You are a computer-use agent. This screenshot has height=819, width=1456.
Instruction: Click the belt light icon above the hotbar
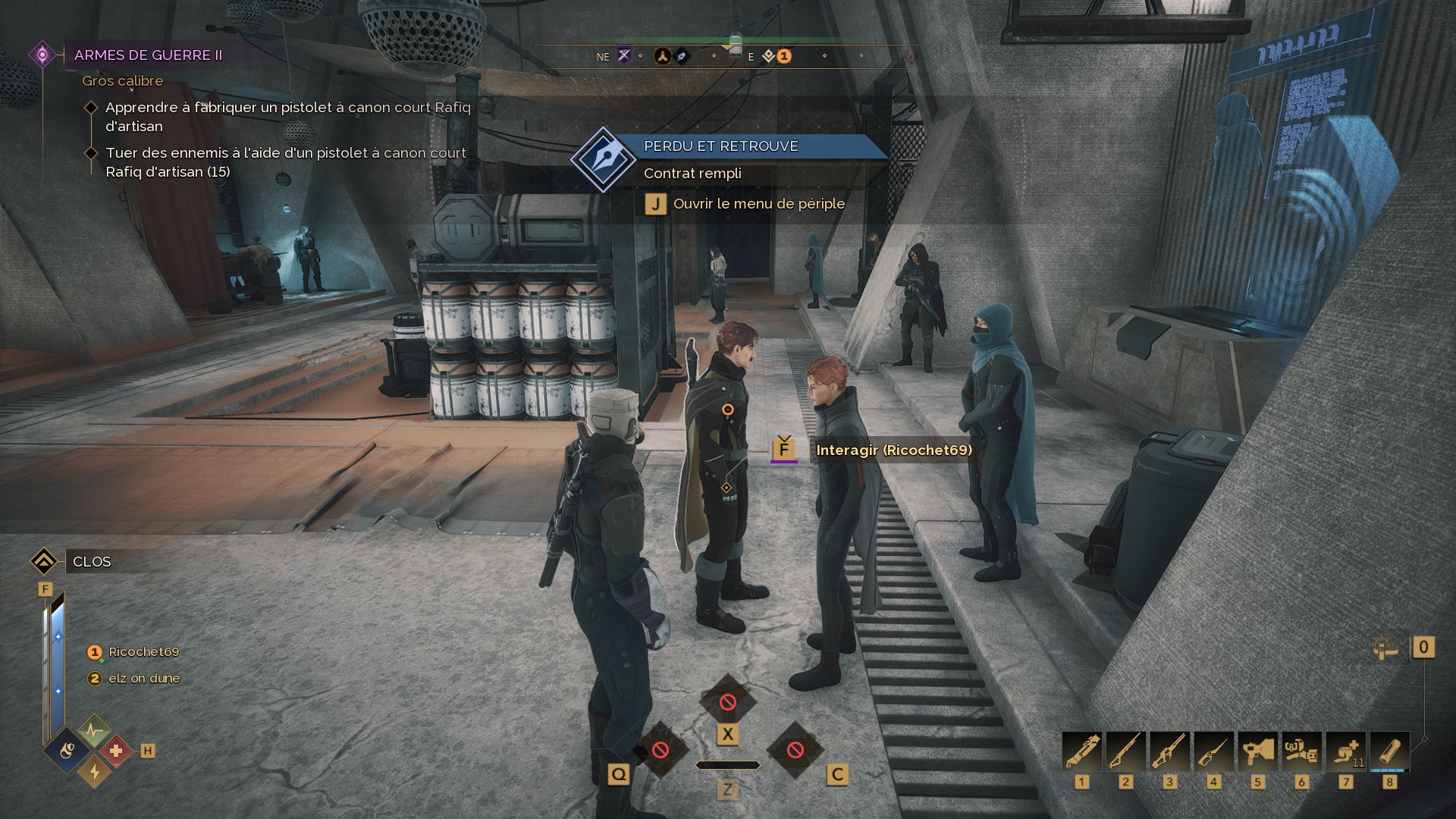coord(1385,648)
